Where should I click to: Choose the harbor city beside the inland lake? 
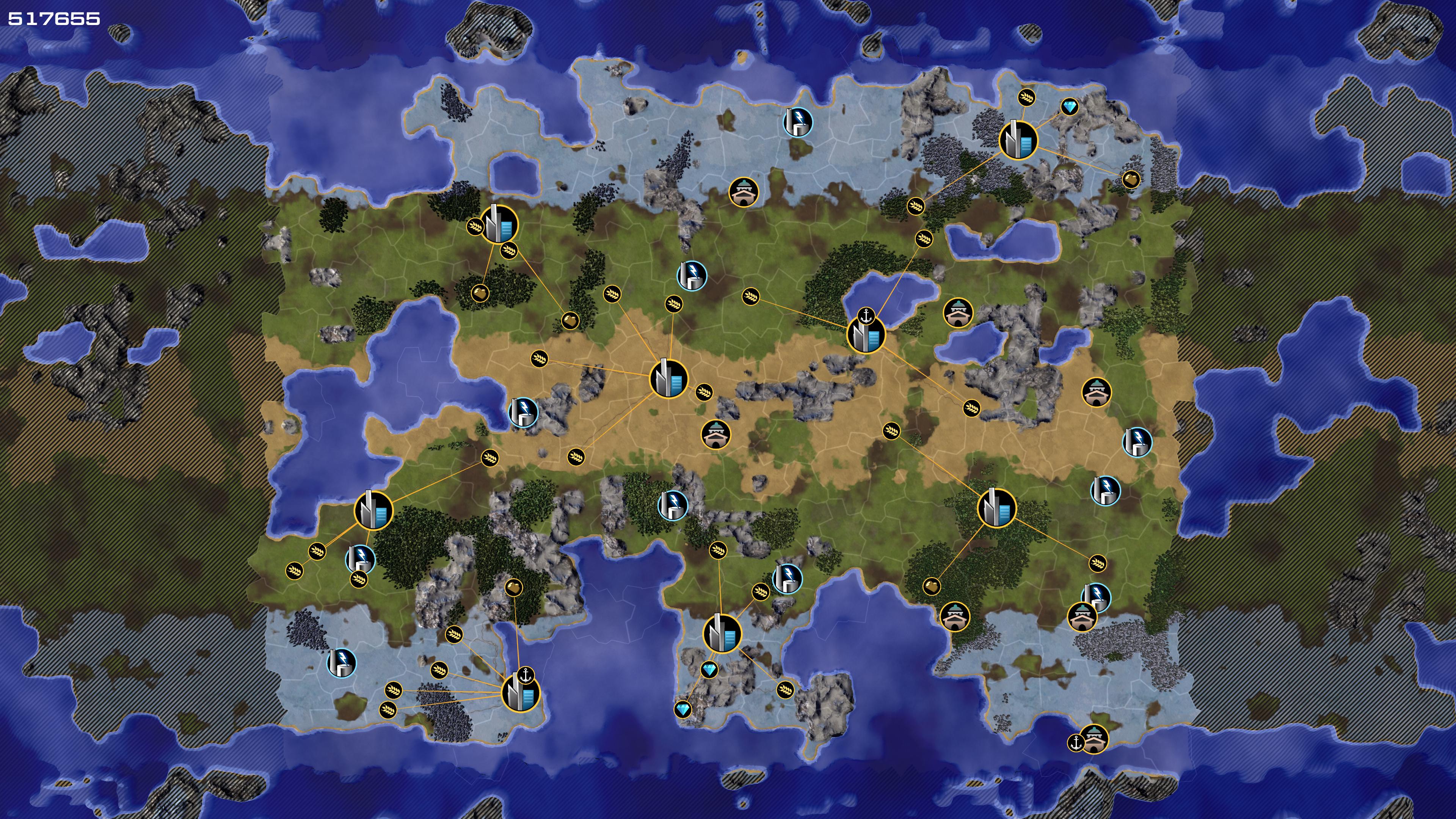click(865, 334)
